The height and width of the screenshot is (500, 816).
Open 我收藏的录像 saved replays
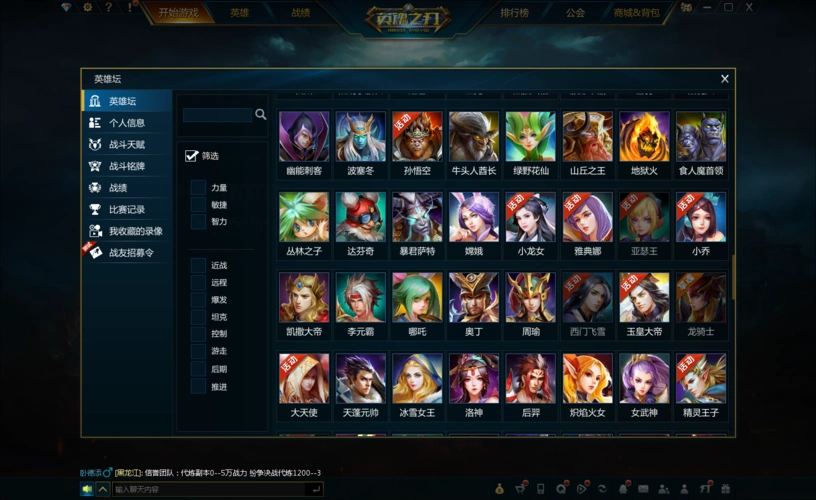tap(134, 231)
